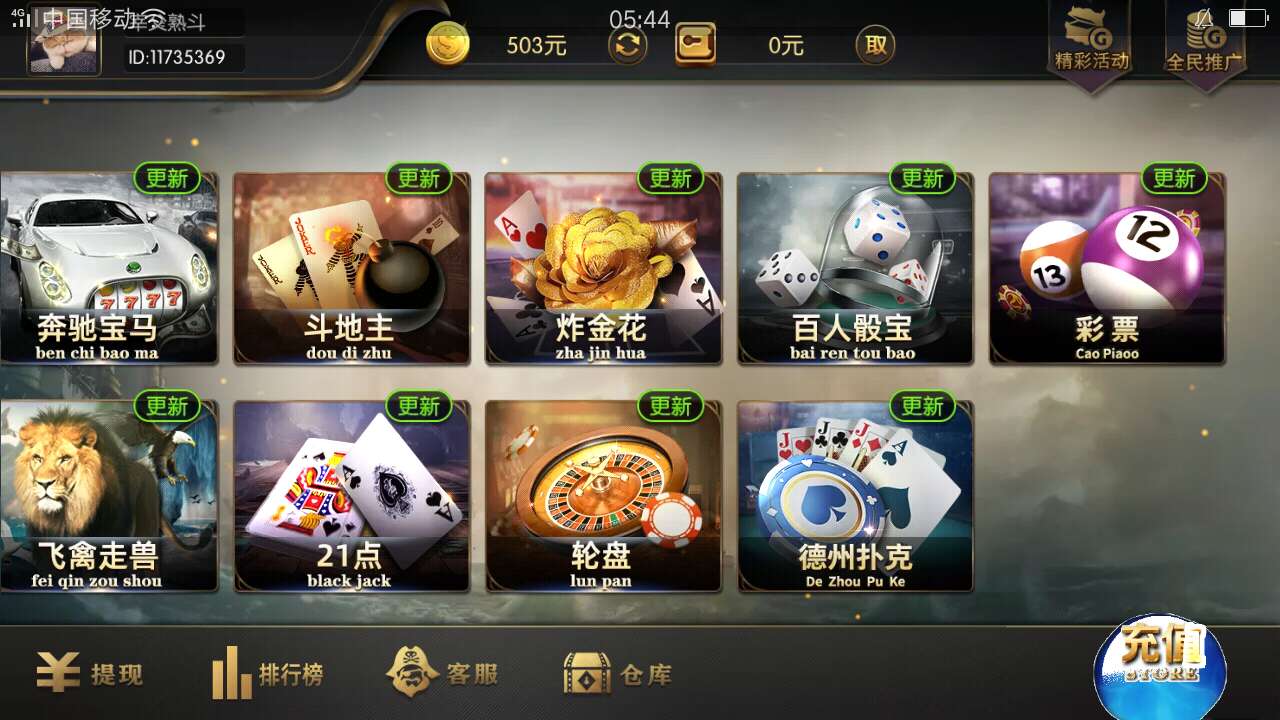Screen dimensions: 1280x720
Task: Enter the 21点 blackjack game
Action: click(351, 495)
